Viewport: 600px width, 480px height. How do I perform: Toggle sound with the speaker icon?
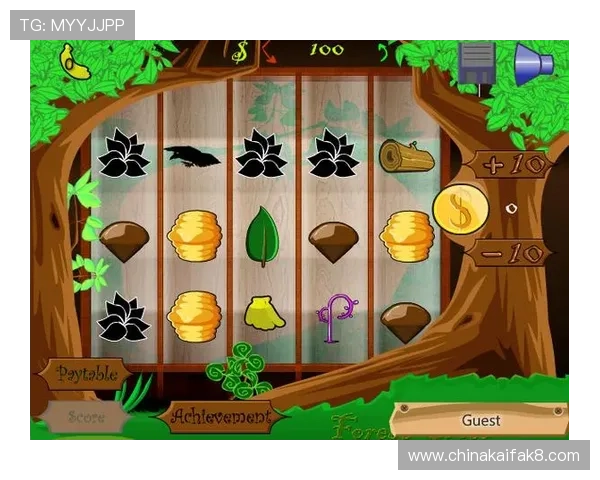pos(533,63)
